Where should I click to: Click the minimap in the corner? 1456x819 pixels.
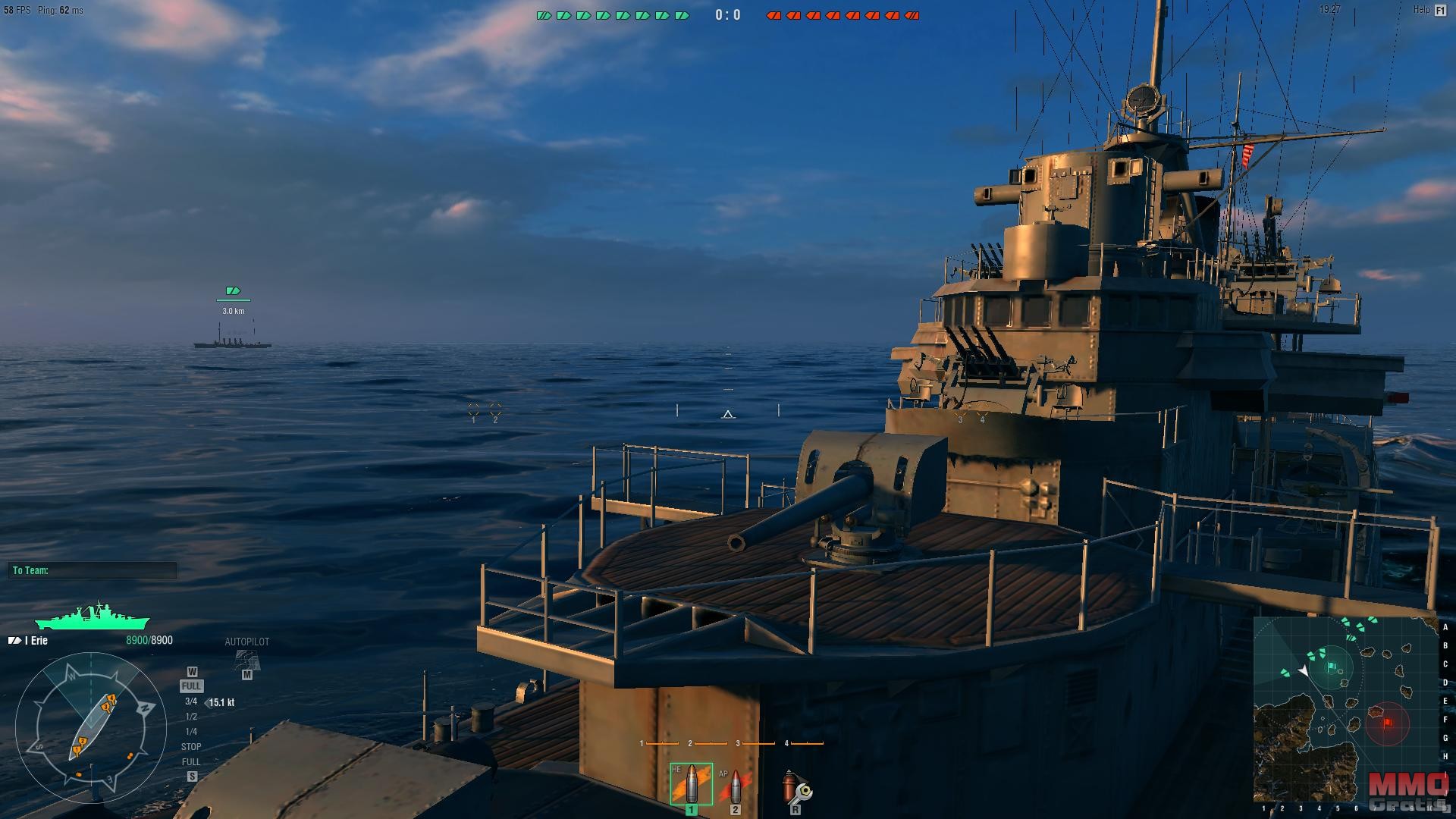[1345, 709]
